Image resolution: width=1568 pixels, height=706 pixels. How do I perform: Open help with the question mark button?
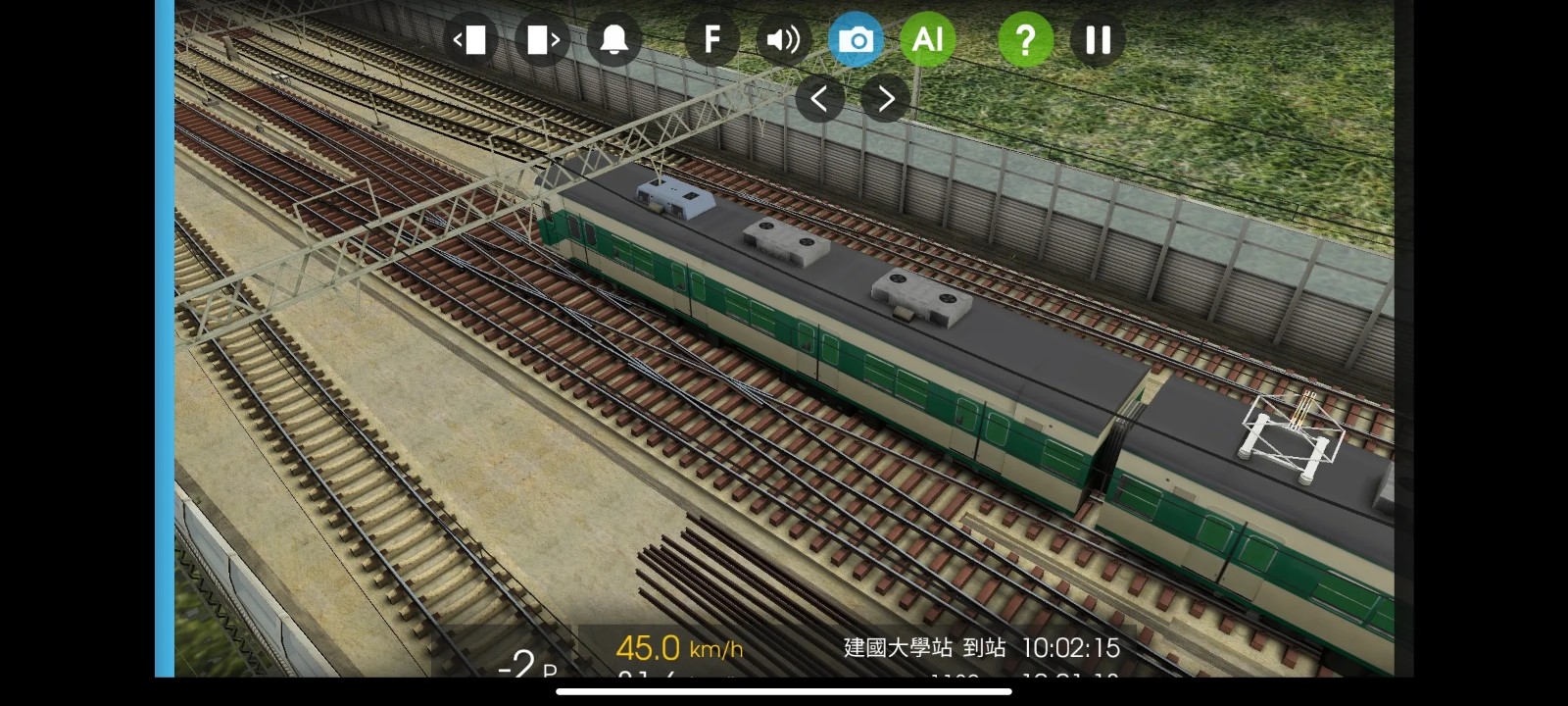pos(1025,39)
